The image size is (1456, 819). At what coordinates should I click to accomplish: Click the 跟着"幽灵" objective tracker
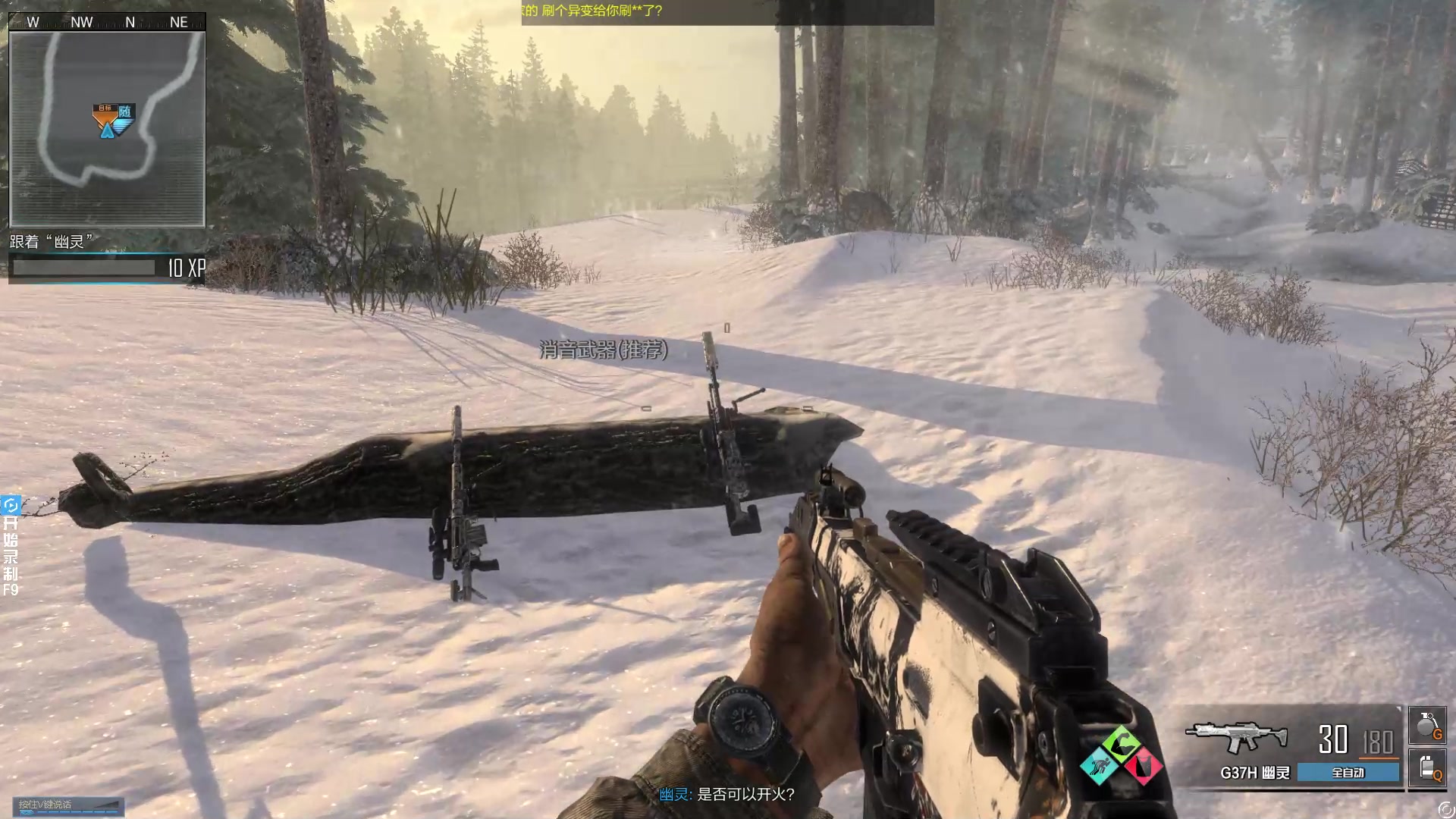pyautogui.click(x=52, y=242)
